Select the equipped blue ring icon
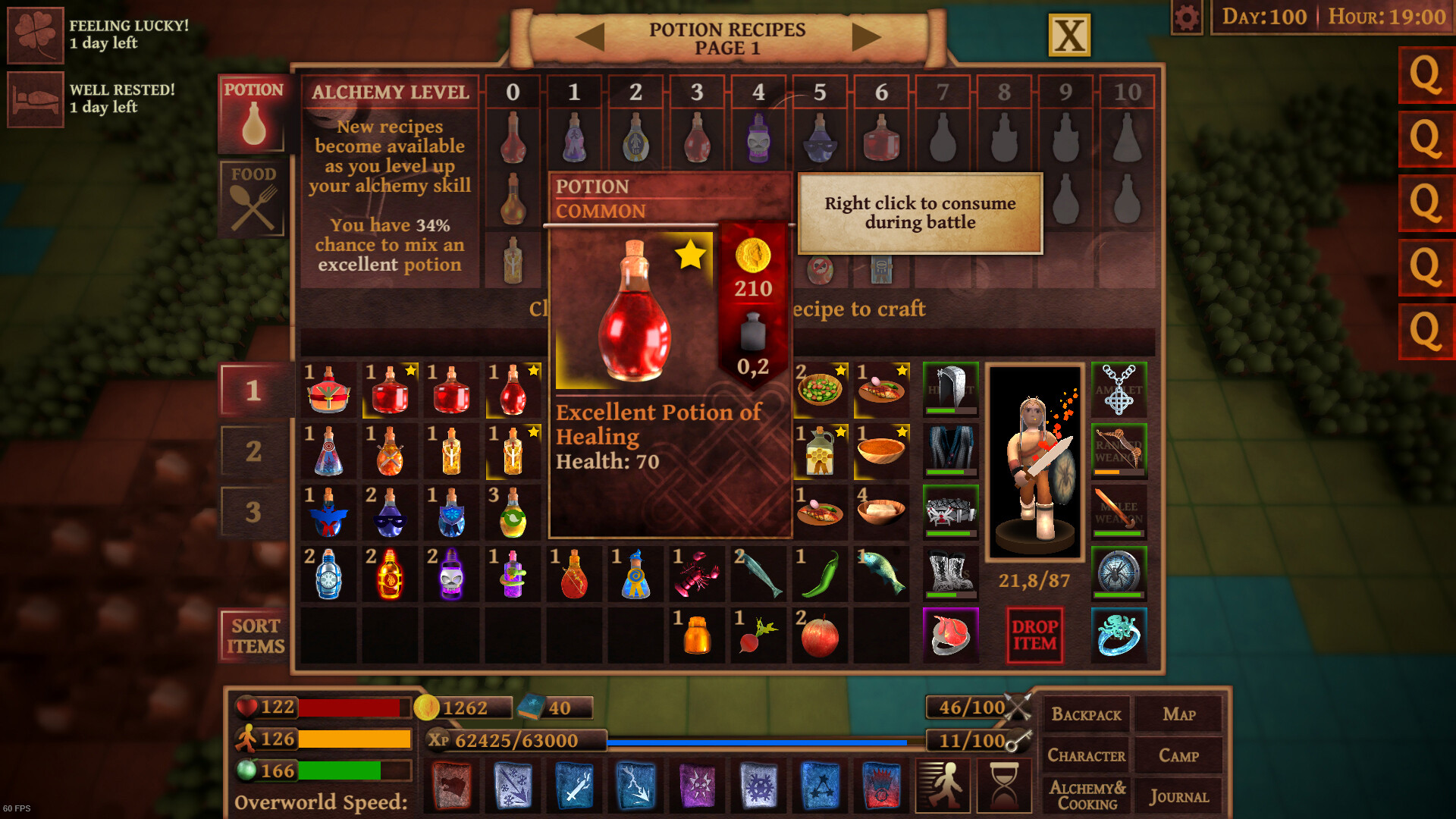The width and height of the screenshot is (1456, 819). [x=1119, y=635]
